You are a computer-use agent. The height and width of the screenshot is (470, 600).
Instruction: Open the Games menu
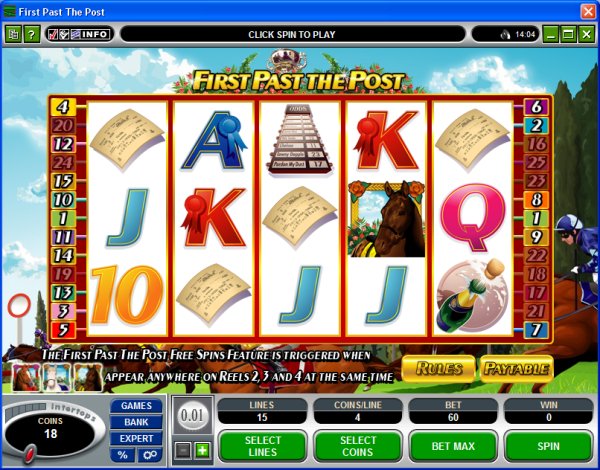coord(136,406)
